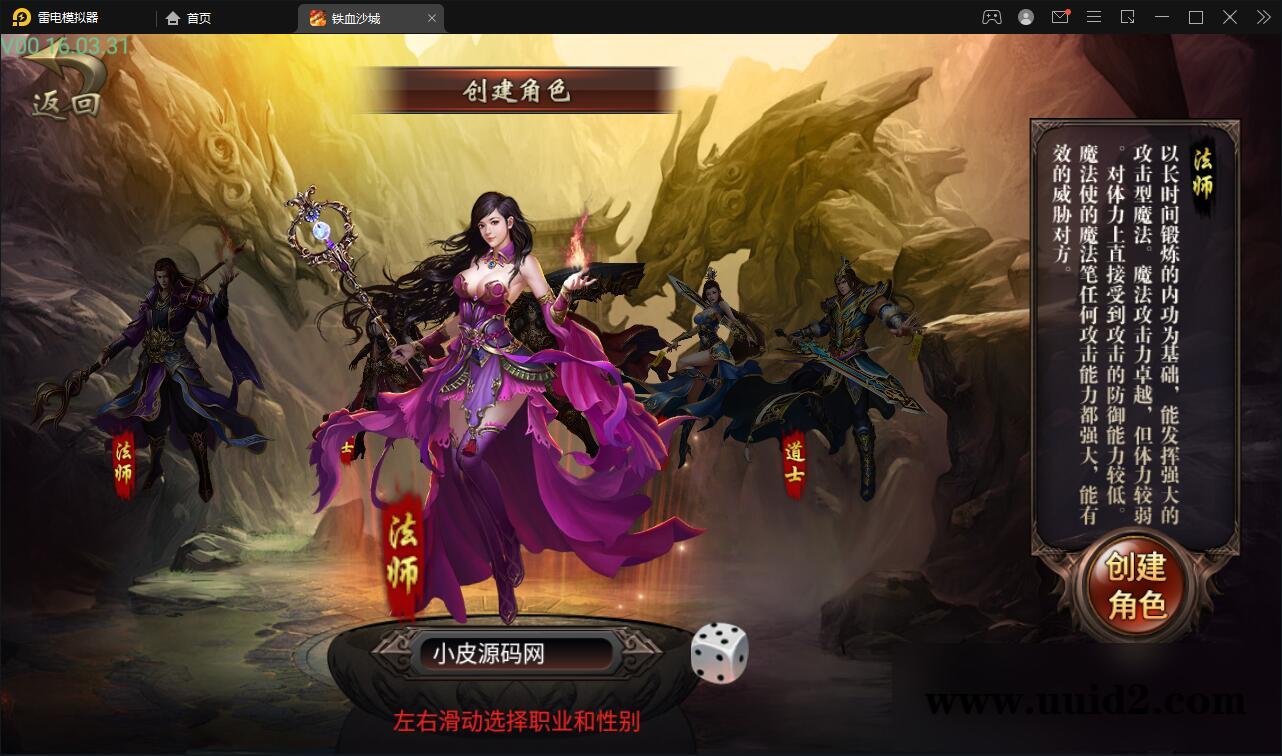This screenshot has width=1282, height=756.
Task: Expand the double-arrow sidebar at top right
Action: click(1262, 17)
